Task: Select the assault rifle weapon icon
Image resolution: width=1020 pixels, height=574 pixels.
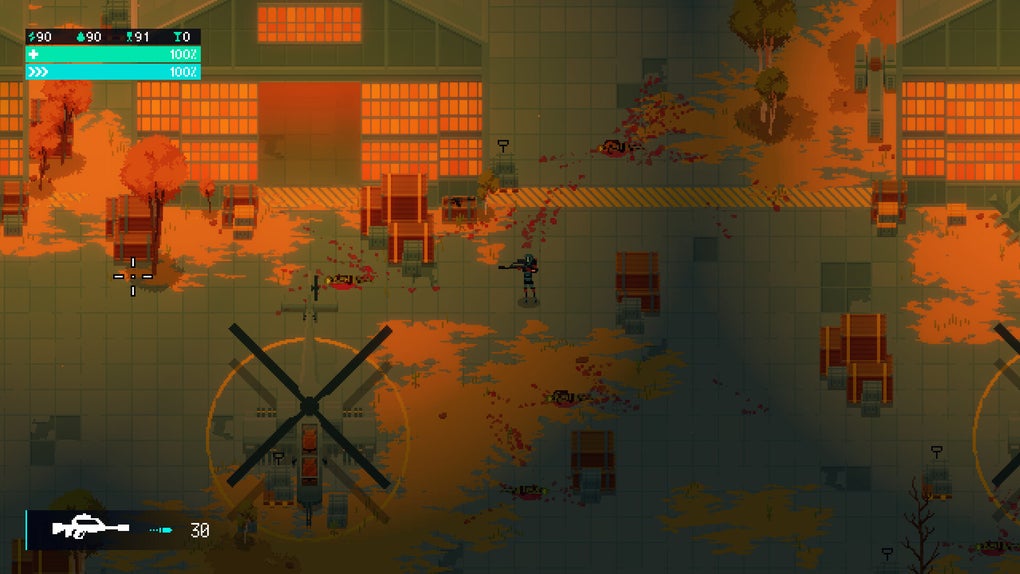Action: click(91, 528)
